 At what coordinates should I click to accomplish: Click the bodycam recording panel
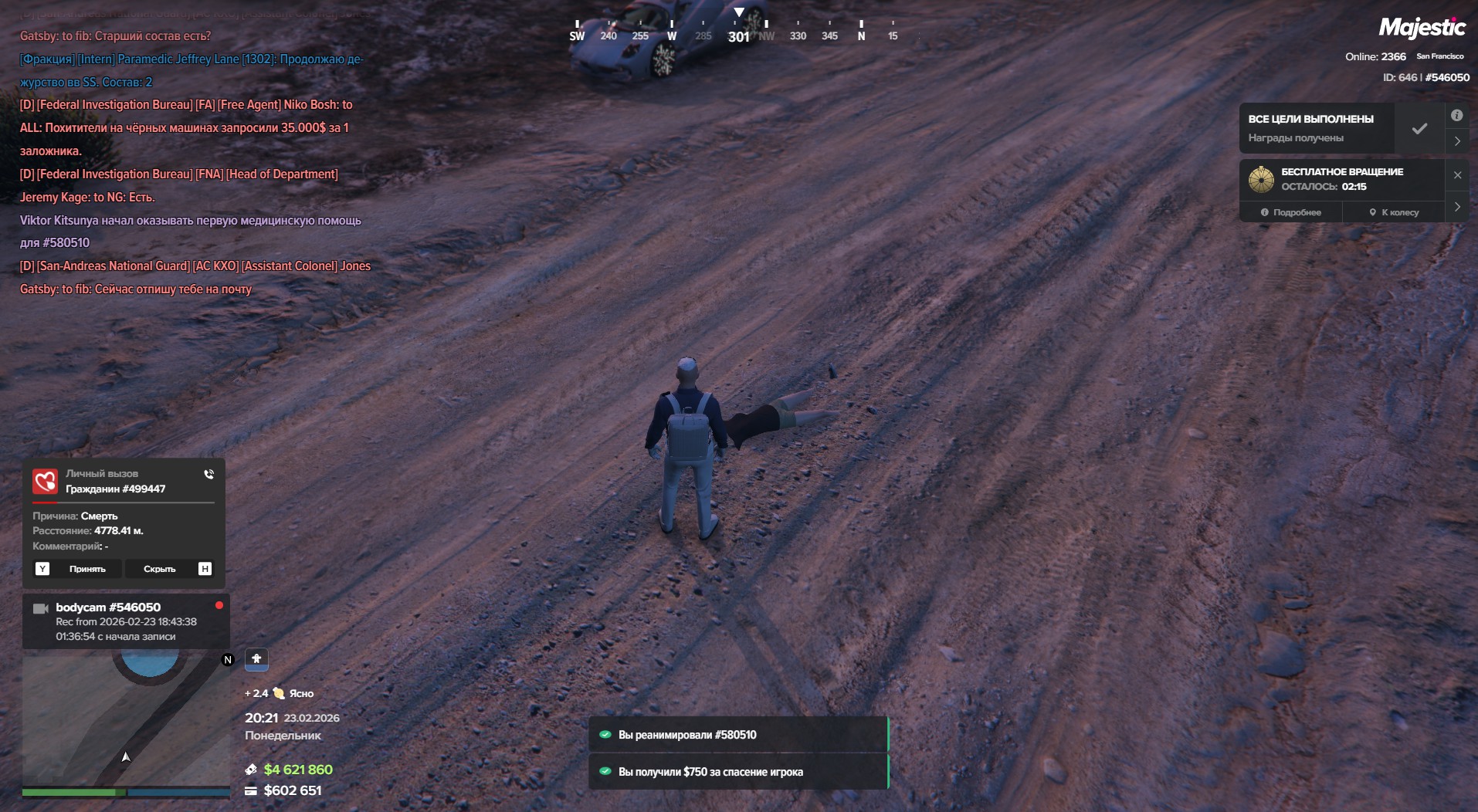[x=126, y=621]
